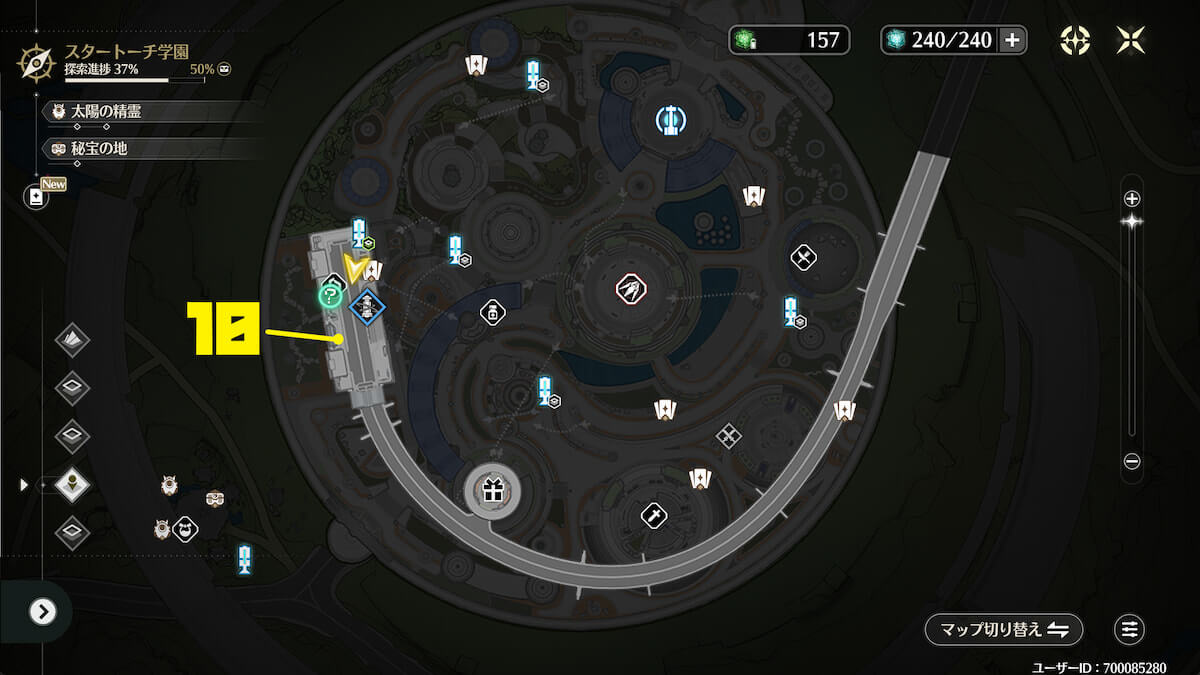The image size is (1200, 675).
Task: Select the 秘宝の地 collection entry
Action: click(99, 148)
